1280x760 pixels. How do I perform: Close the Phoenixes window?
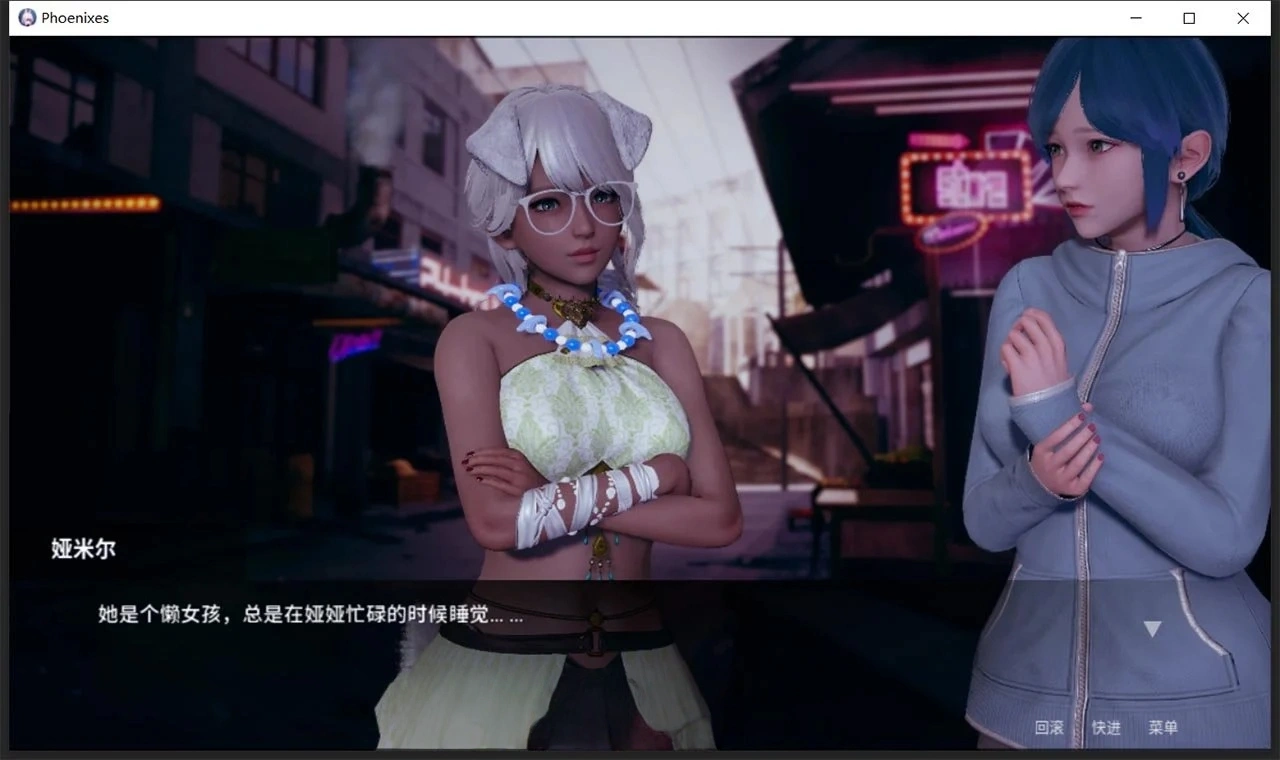(x=1242, y=17)
